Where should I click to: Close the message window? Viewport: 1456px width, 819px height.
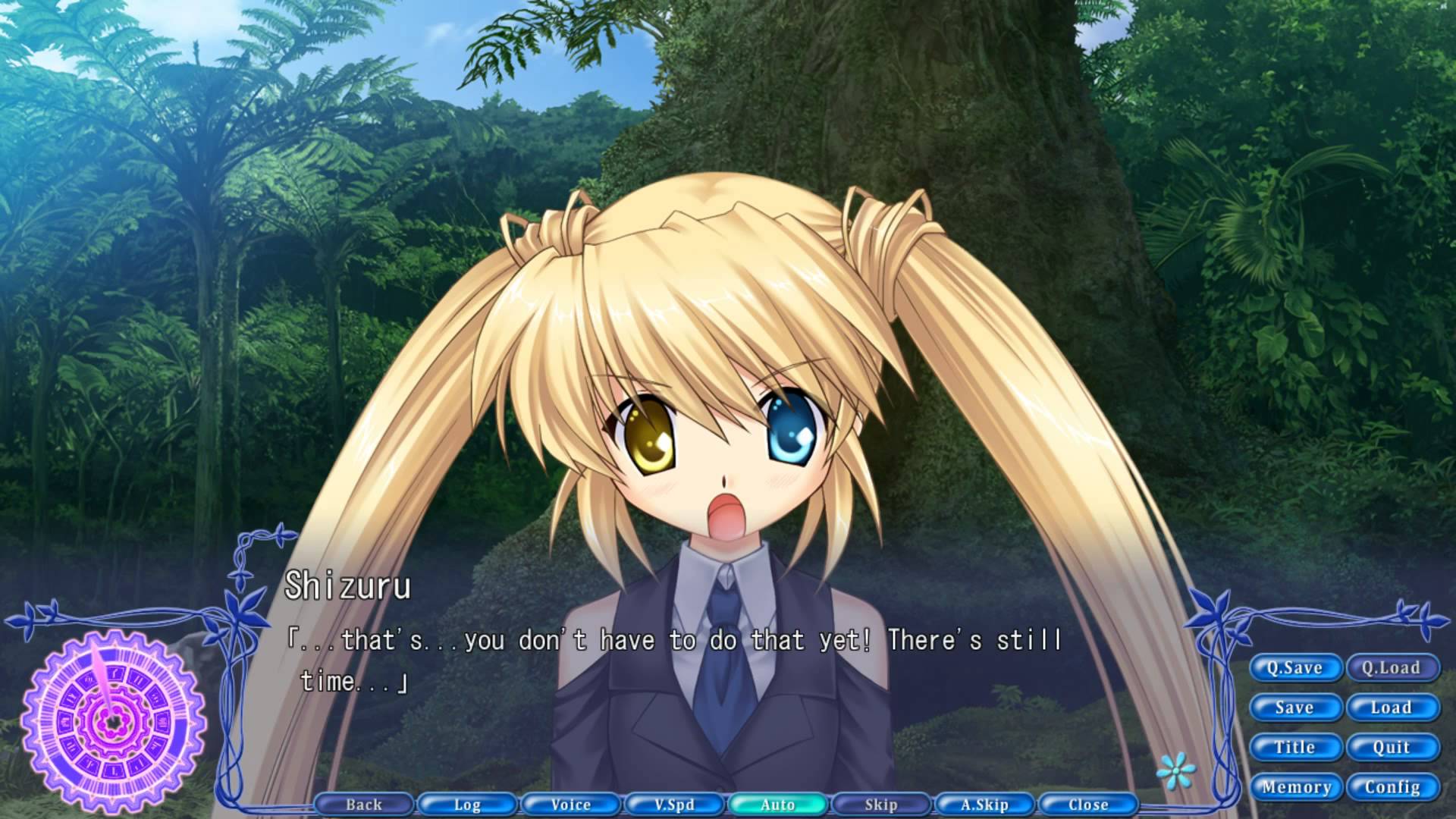tap(1087, 805)
